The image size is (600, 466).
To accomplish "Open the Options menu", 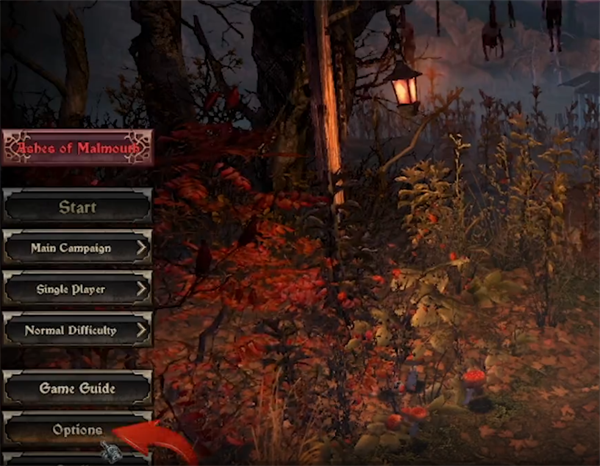I will (x=77, y=429).
